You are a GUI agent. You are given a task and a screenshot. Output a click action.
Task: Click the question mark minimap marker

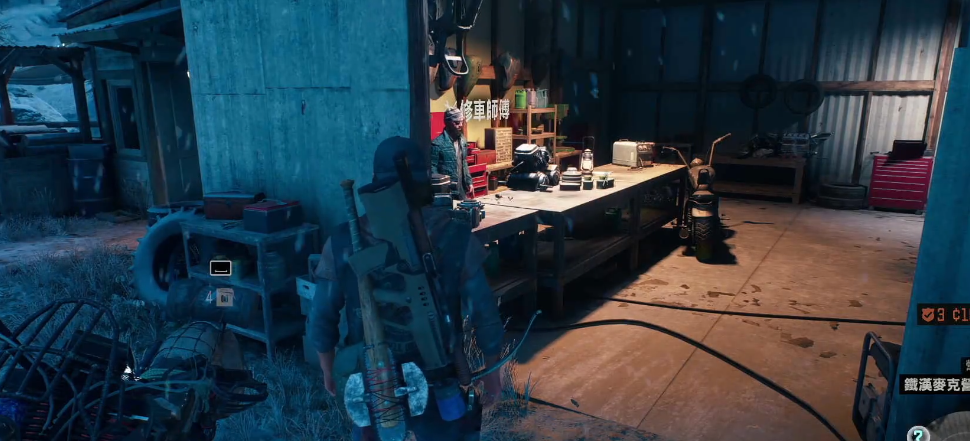point(916,433)
